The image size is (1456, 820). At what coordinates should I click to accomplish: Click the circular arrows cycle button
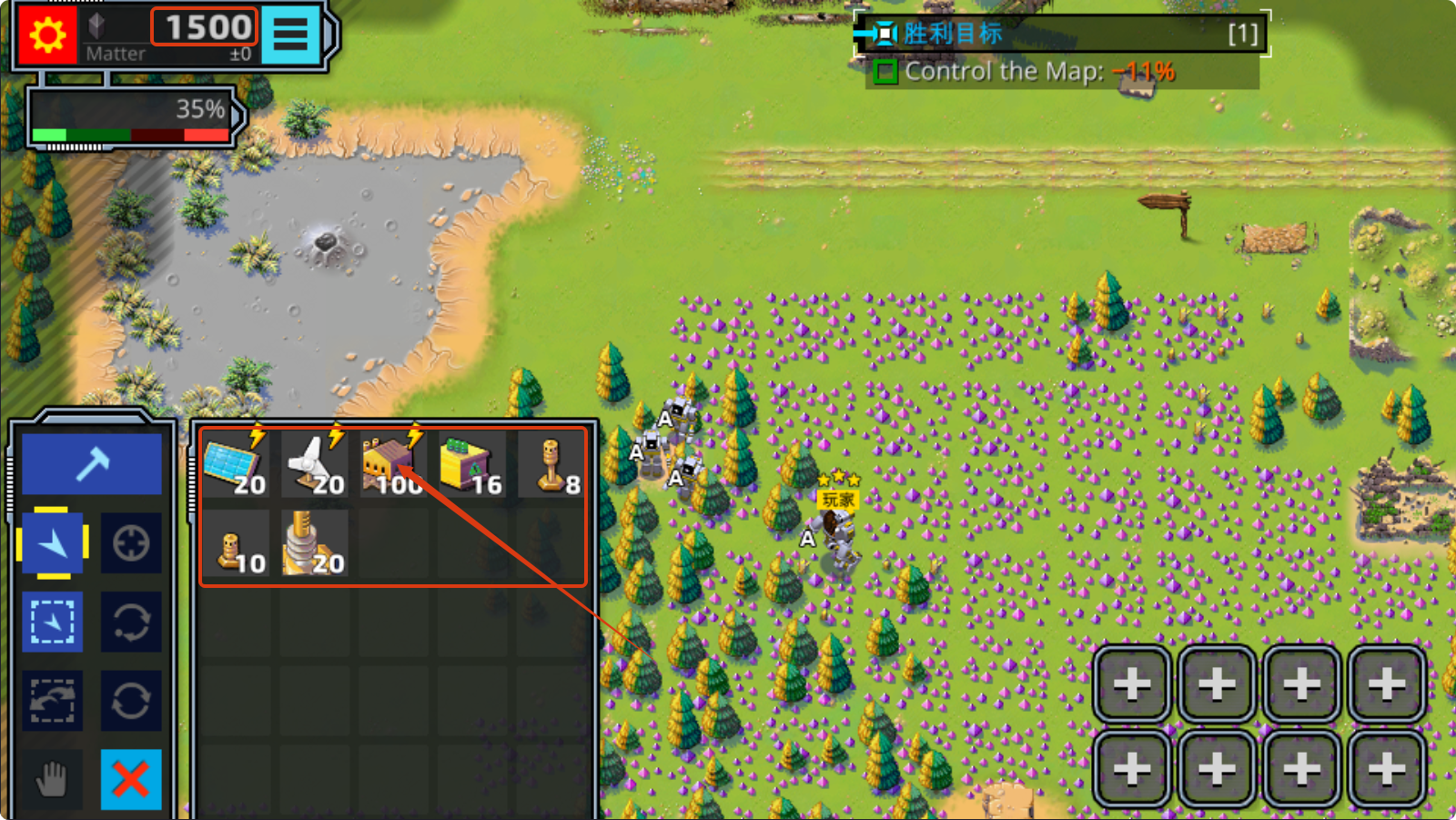pyautogui.click(x=131, y=701)
